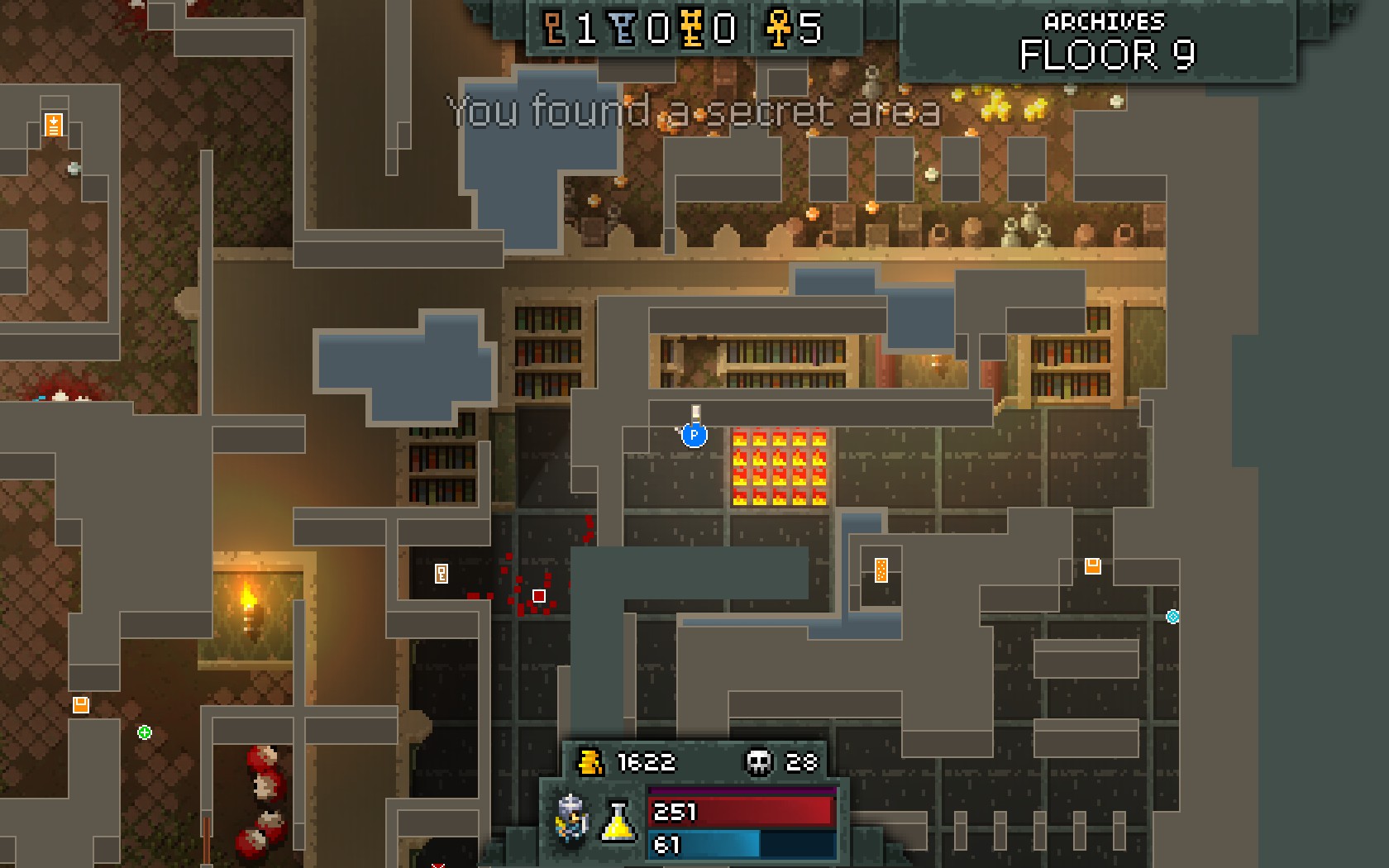The height and width of the screenshot is (868, 1389).
Task: Click the red square map marker
Action: click(539, 596)
